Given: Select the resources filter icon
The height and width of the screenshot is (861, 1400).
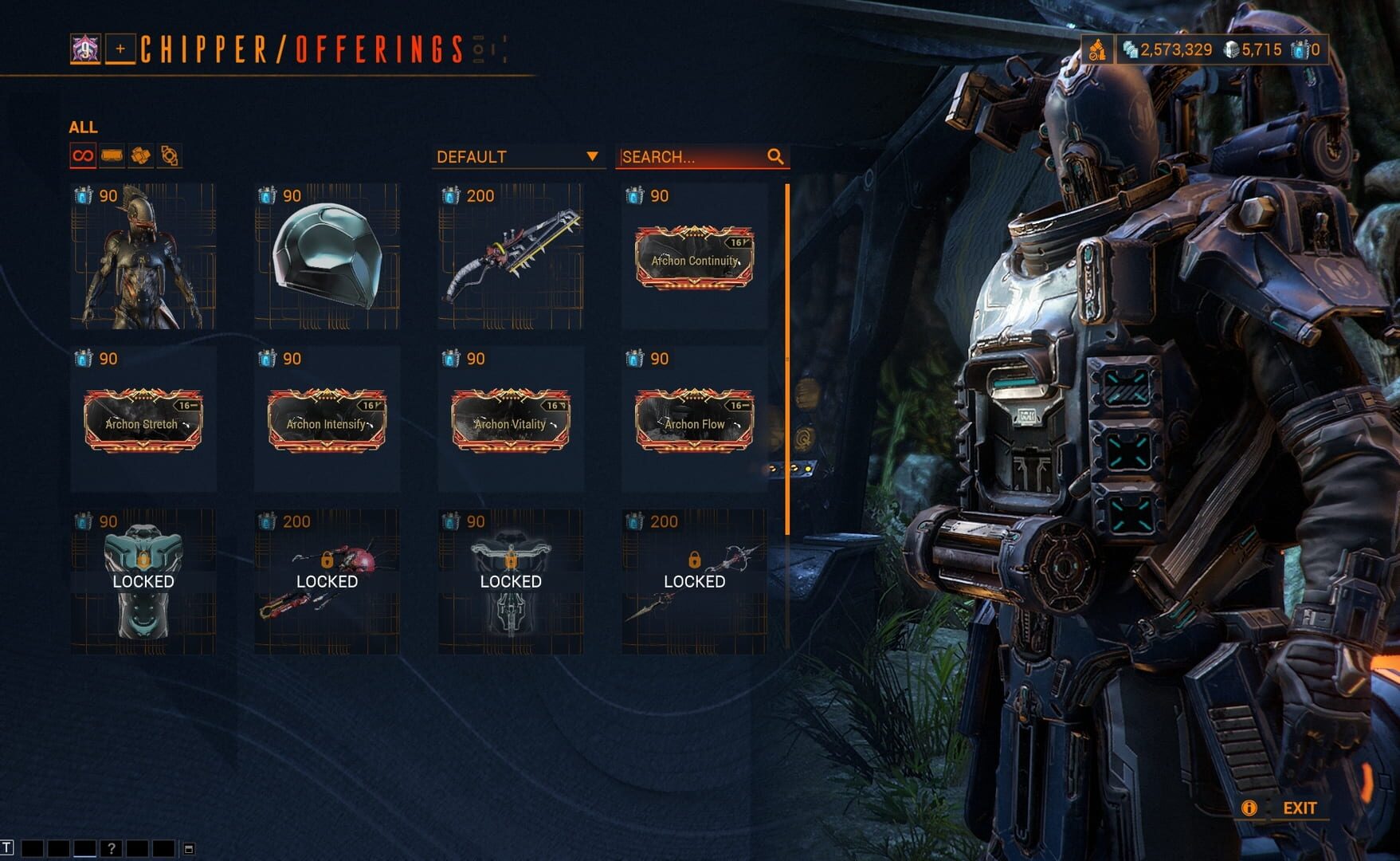Looking at the screenshot, I should pos(140,156).
